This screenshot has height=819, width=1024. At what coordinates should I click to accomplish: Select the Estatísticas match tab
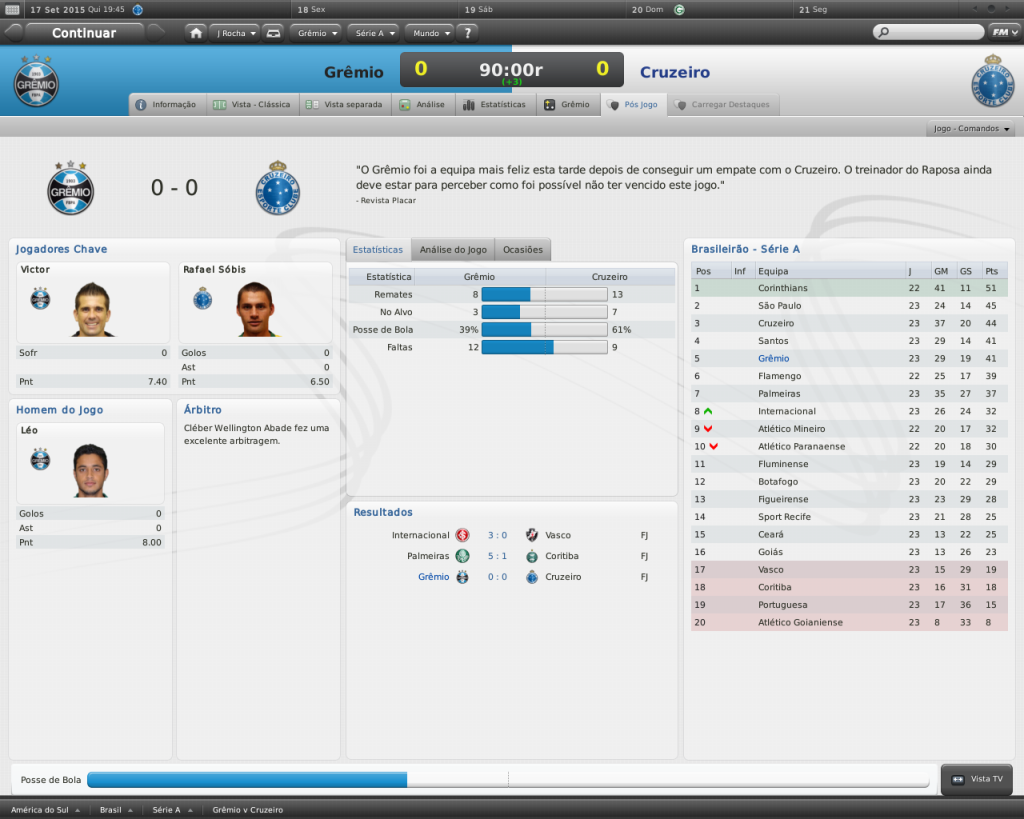coord(494,104)
